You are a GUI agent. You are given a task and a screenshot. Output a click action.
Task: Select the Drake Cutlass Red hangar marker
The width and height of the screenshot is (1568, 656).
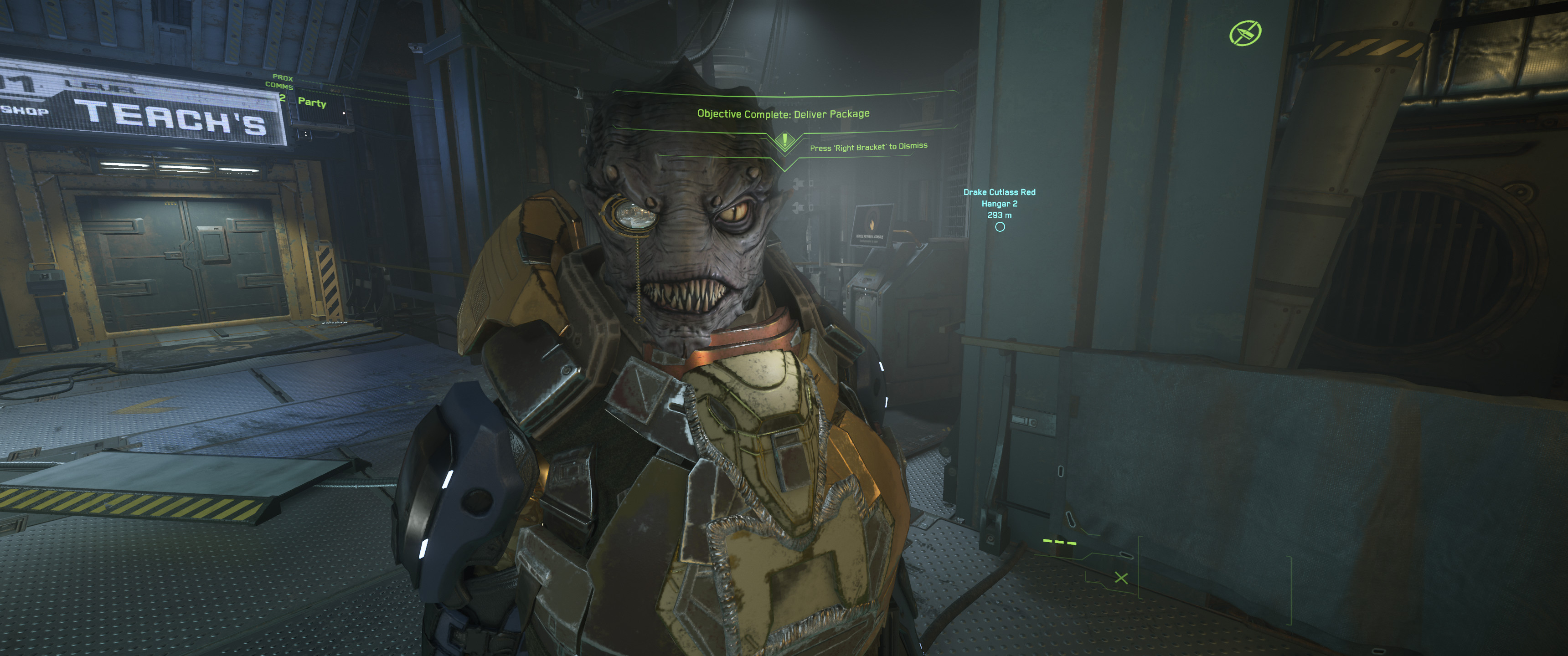[1000, 227]
